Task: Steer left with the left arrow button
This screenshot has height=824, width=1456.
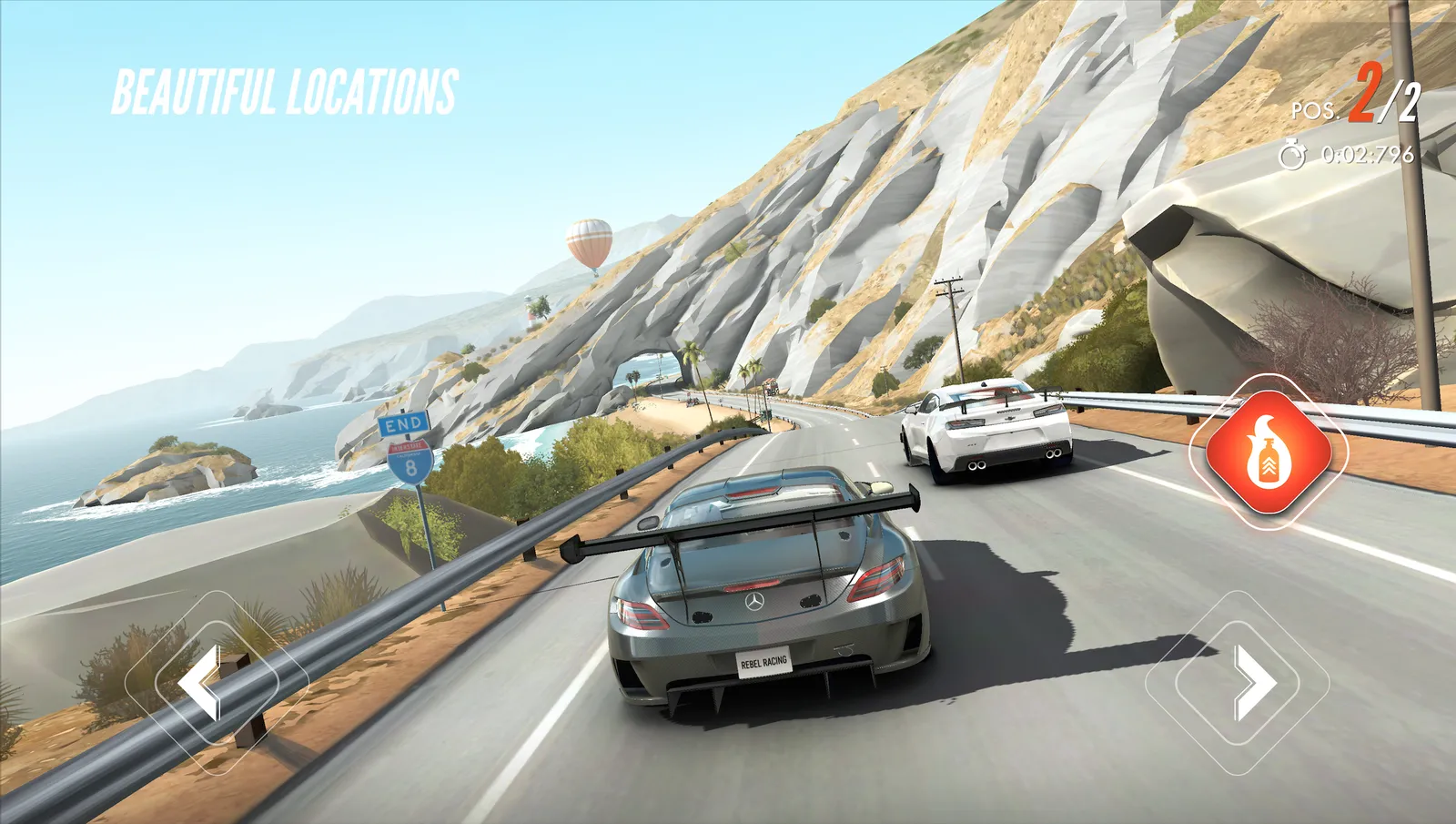Action: 216,682
